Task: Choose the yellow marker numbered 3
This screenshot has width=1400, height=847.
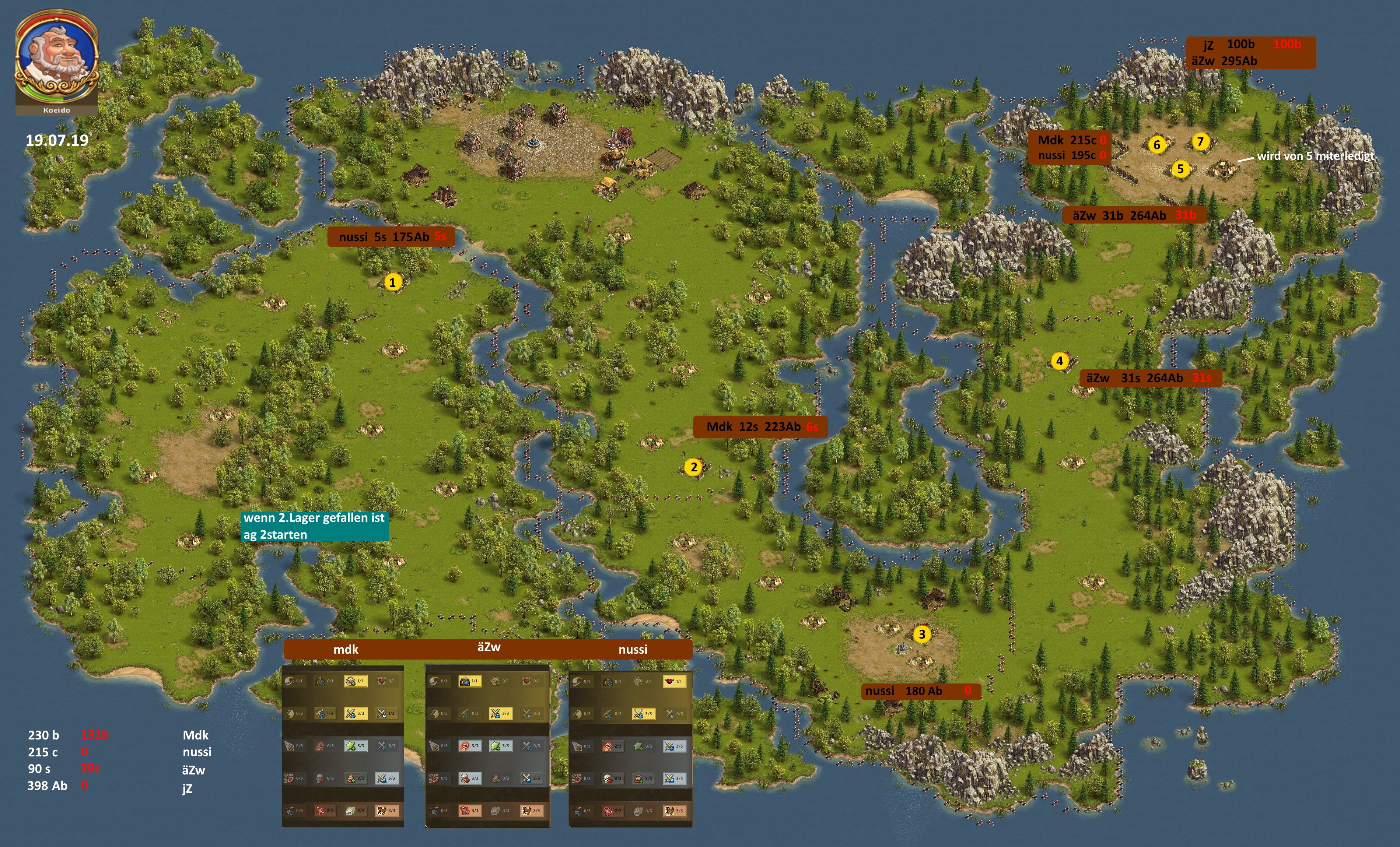Action: [921, 635]
